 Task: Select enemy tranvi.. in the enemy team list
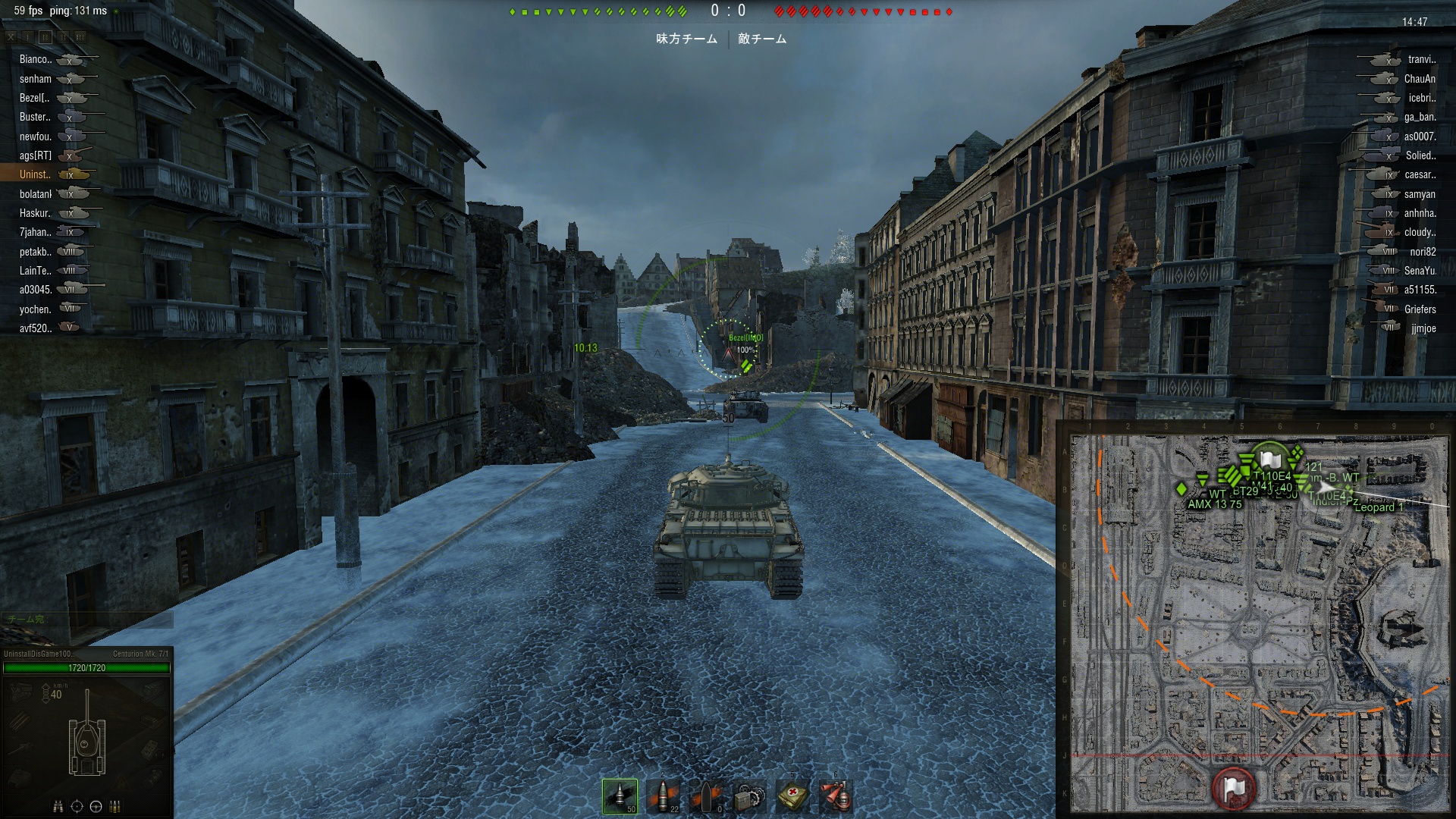tap(1421, 59)
